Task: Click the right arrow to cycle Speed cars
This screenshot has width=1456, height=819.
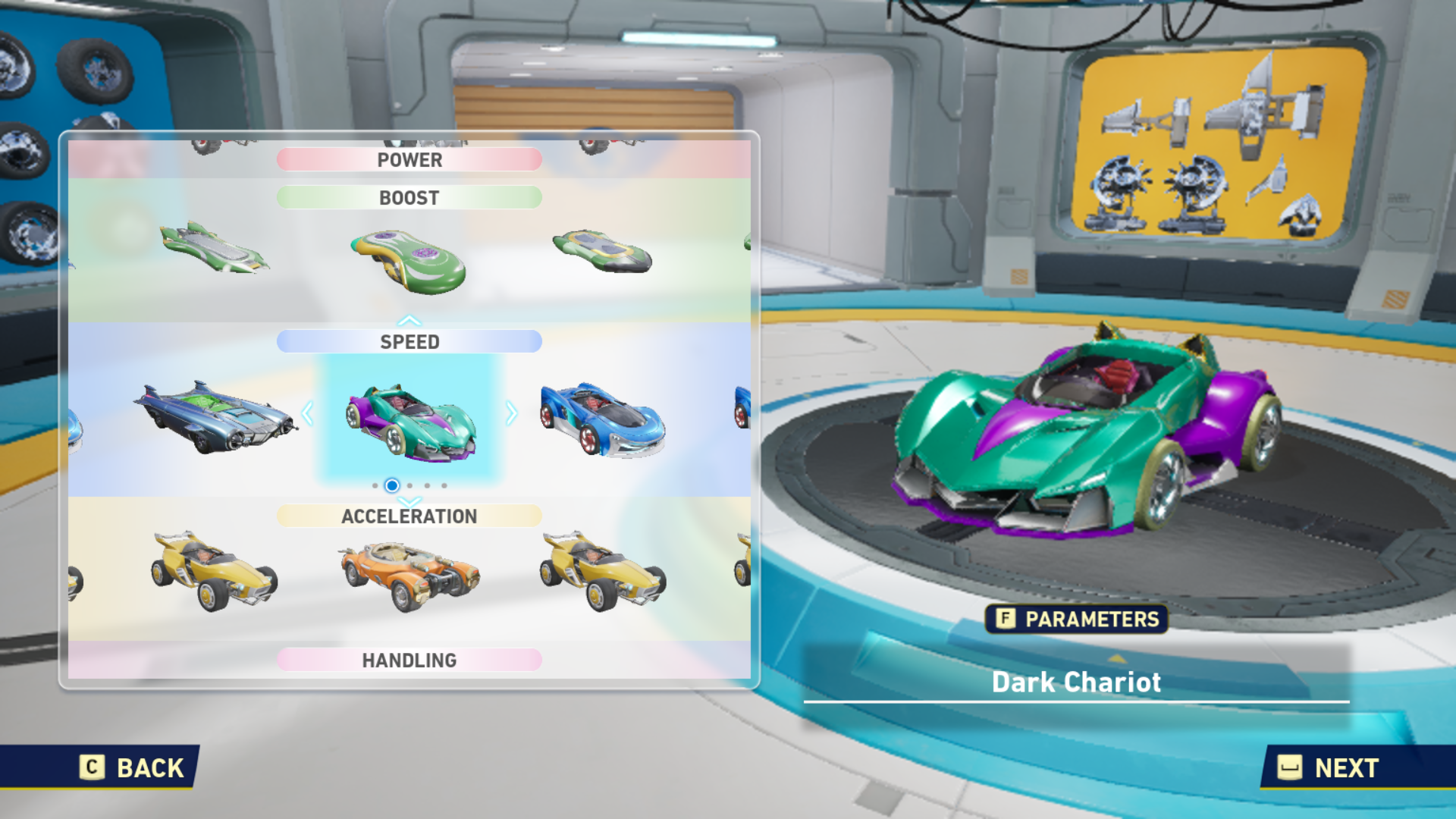Action: (x=513, y=415)
